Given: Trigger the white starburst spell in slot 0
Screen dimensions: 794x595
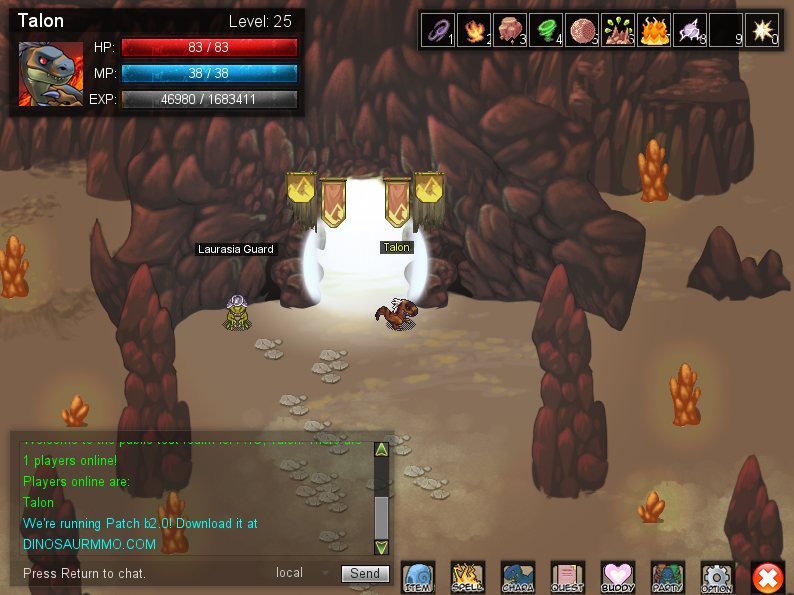Looking at the screenshot, I should [762, 31].
